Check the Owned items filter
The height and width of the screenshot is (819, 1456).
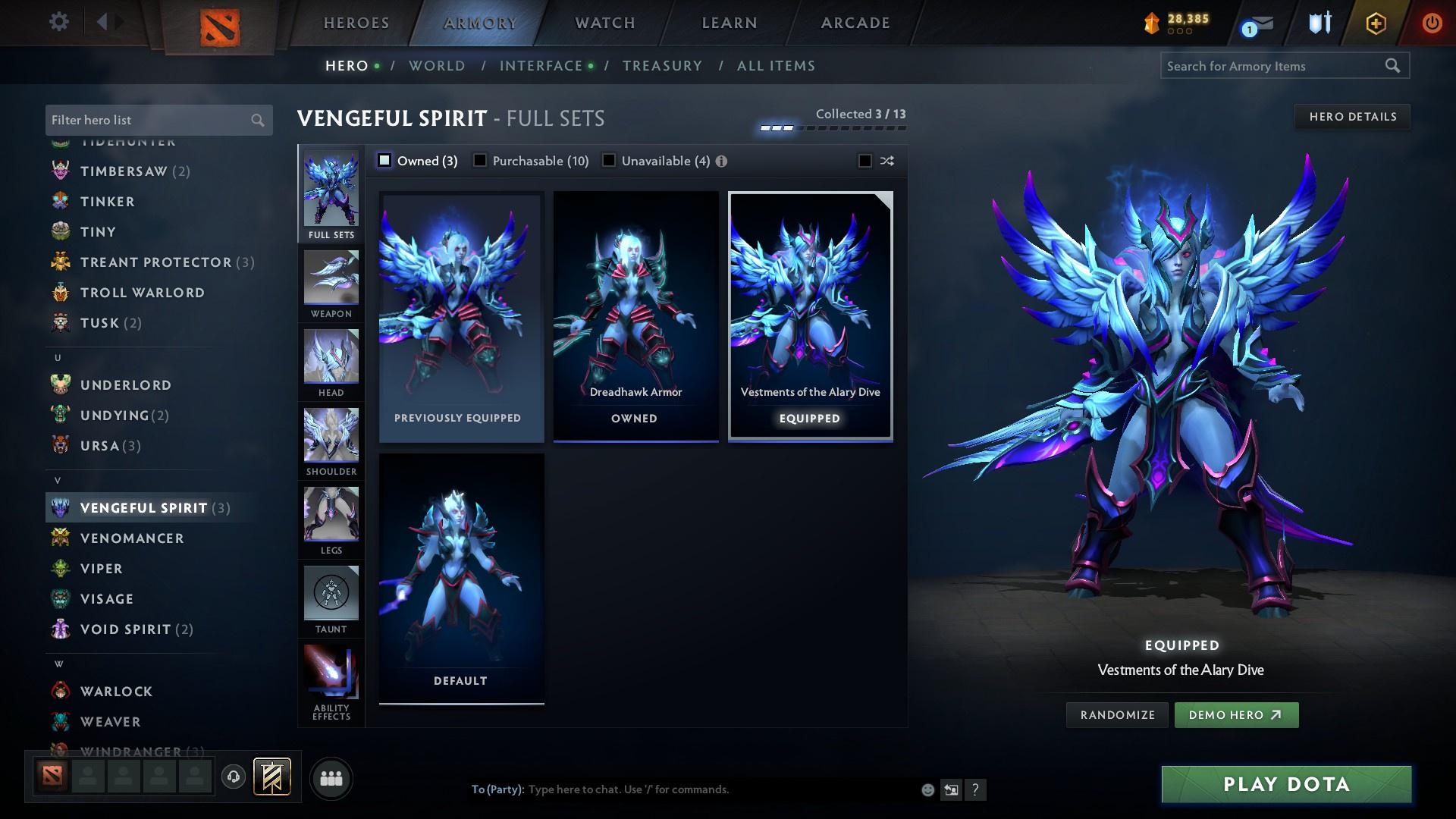(x=385, y=160)
